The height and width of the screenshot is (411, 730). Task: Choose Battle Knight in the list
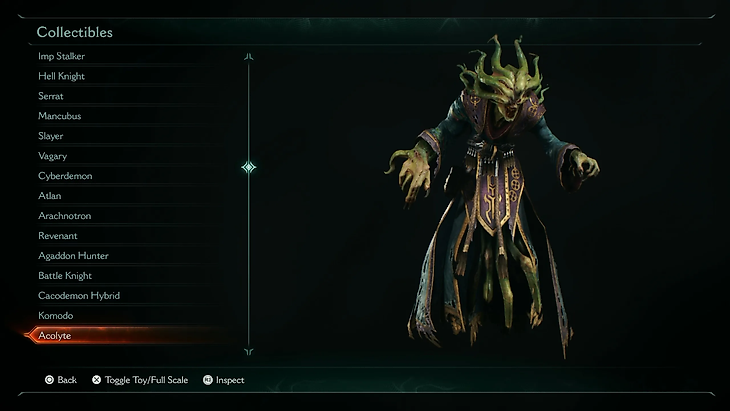pos(65,276)
